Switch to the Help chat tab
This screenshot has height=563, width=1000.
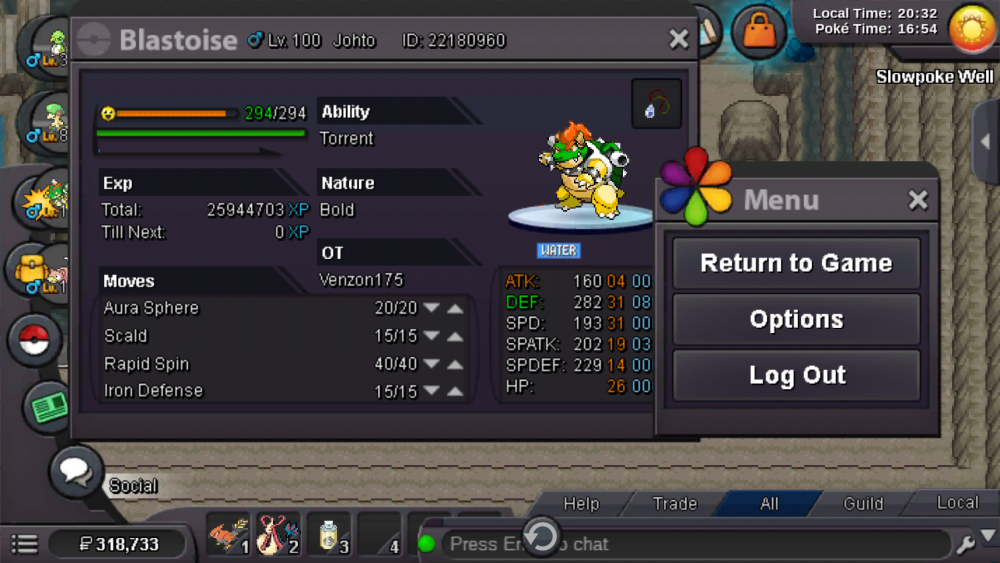[581, 504]
